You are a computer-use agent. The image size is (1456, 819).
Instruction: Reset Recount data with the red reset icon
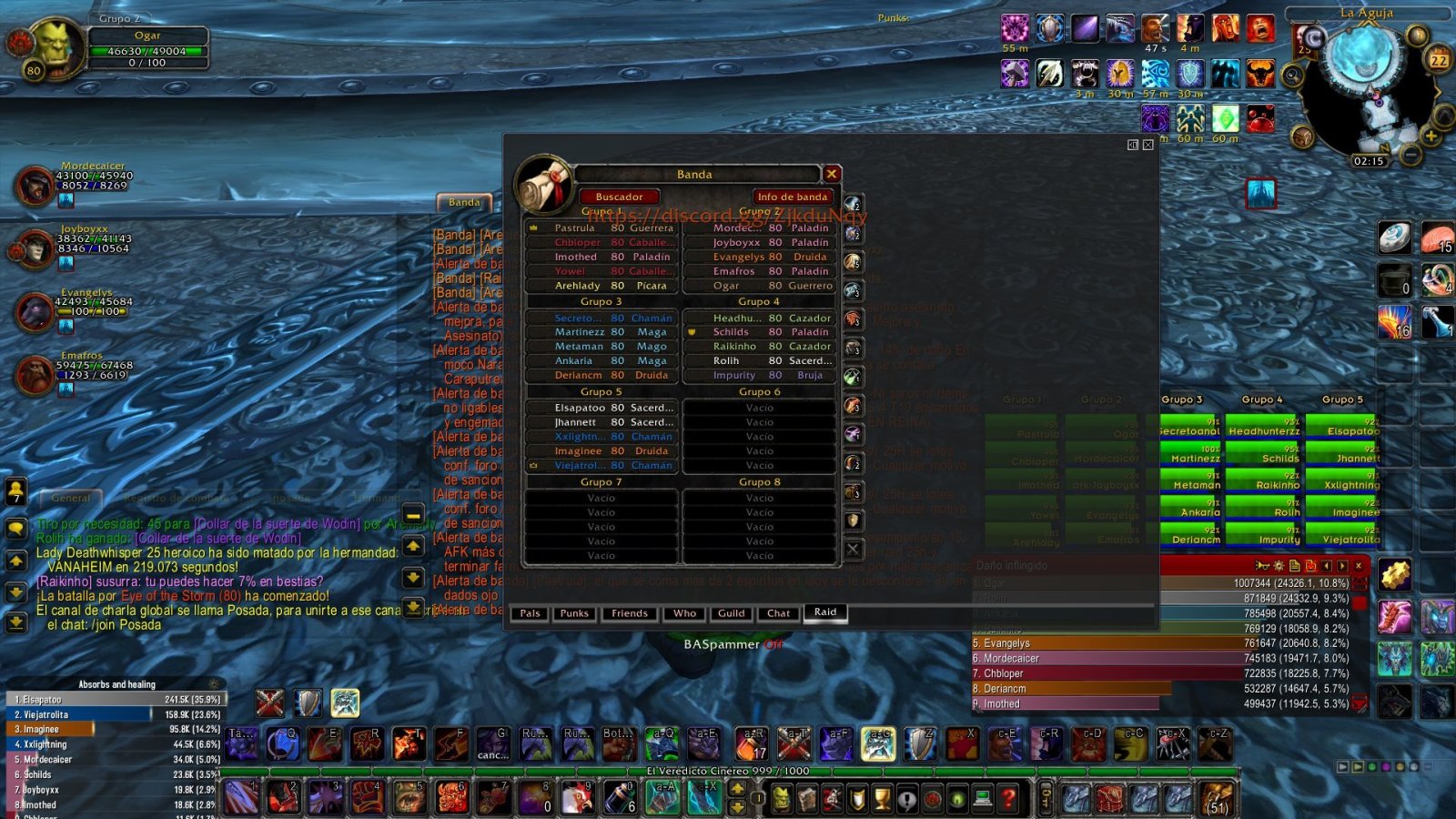tap(1310, 566)
